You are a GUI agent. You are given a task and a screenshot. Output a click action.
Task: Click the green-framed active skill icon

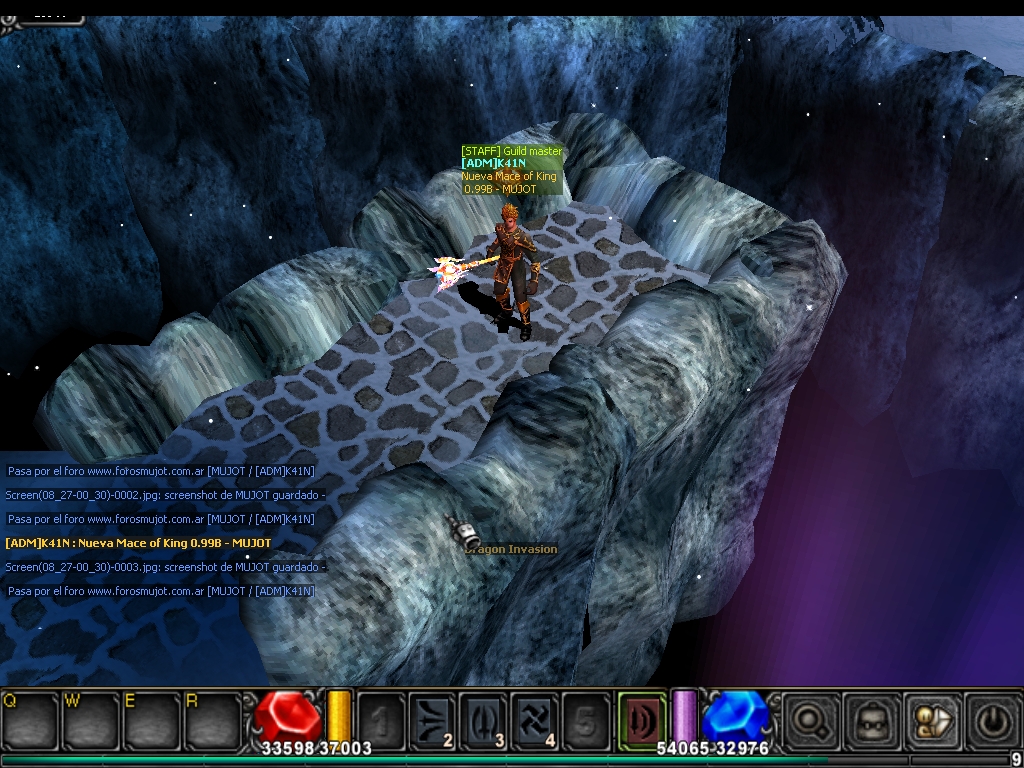(x=640, y=716)
